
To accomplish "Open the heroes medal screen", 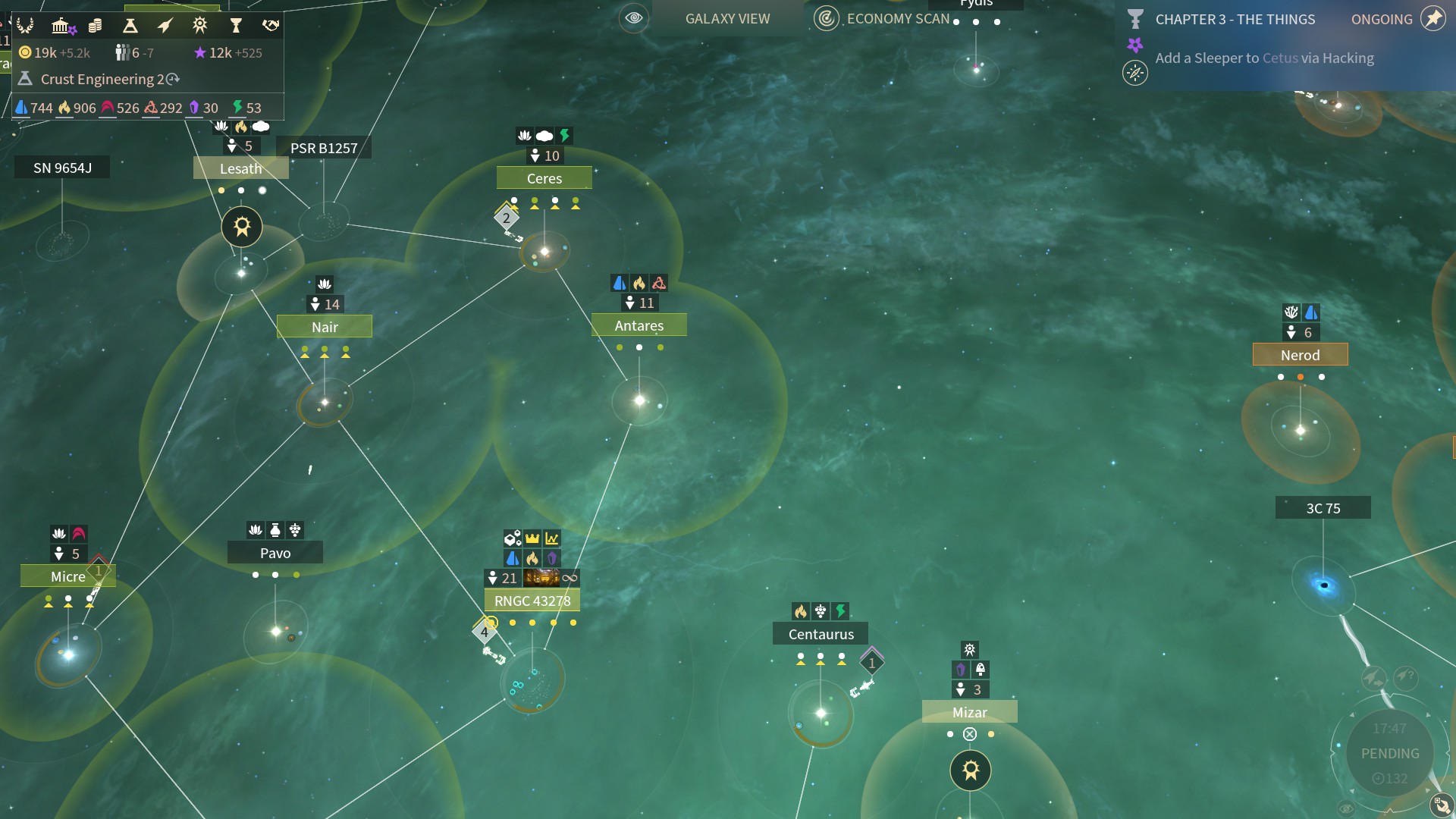I will (200, 26).
